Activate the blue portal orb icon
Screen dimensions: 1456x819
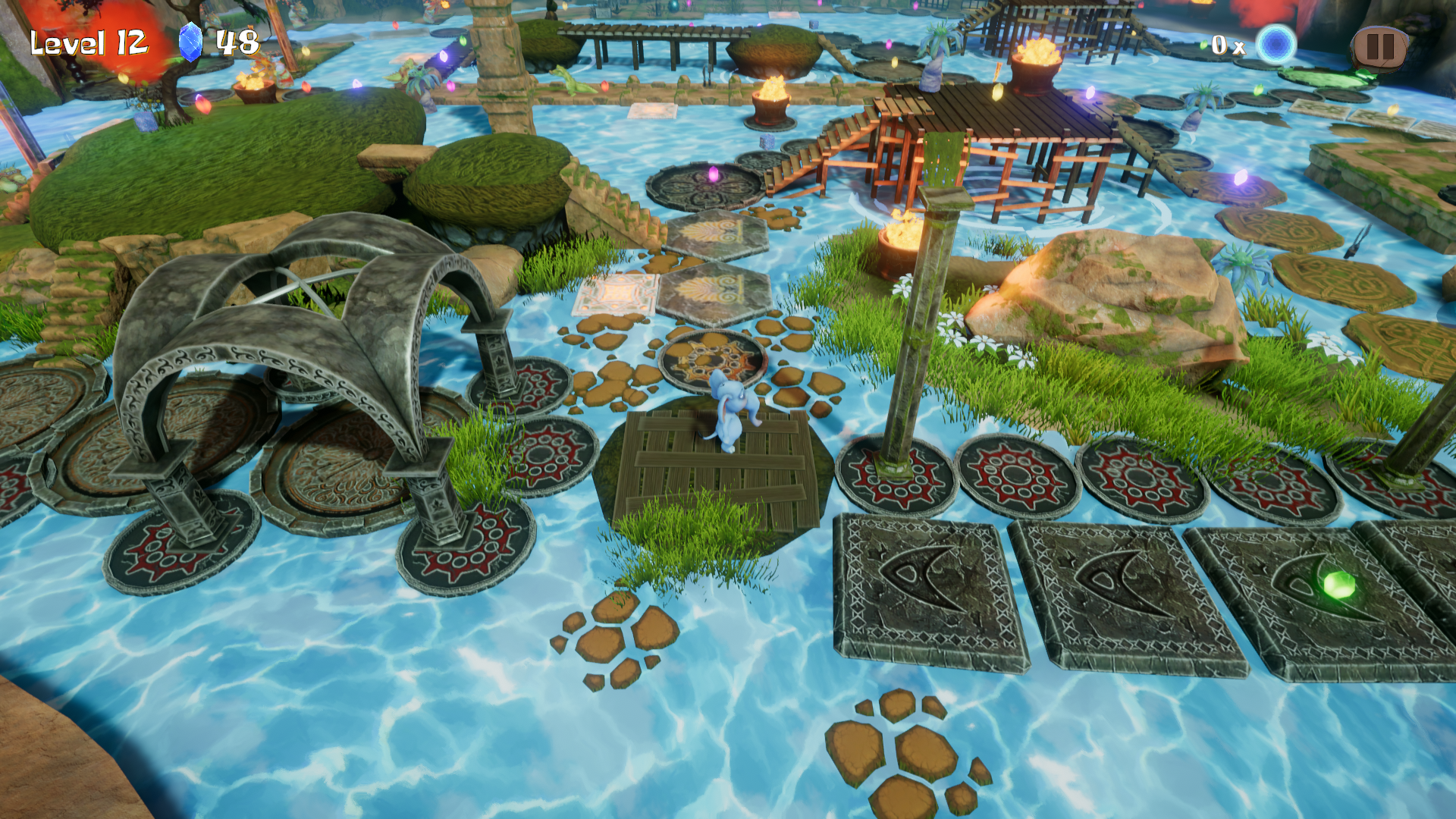pyautogui.click(x=1276, y=45)
